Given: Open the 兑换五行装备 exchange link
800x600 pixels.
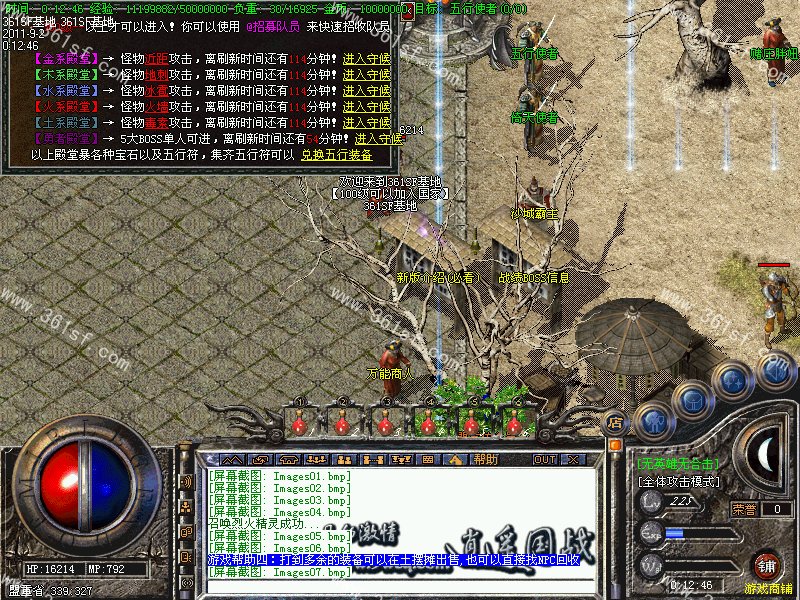Looking at the screenshot, I should pos(337,155).
